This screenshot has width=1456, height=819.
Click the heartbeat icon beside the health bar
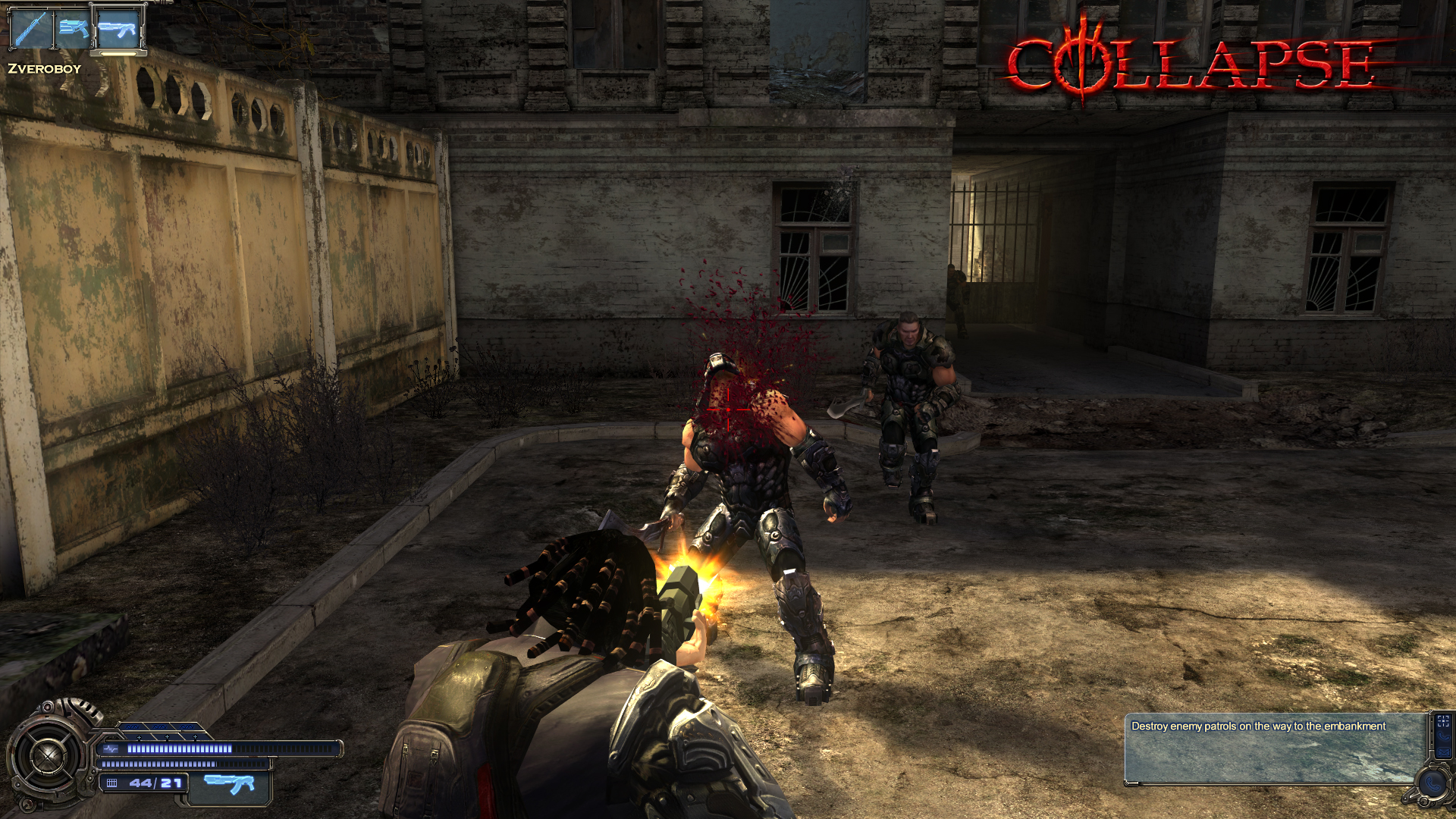(111, 749)
